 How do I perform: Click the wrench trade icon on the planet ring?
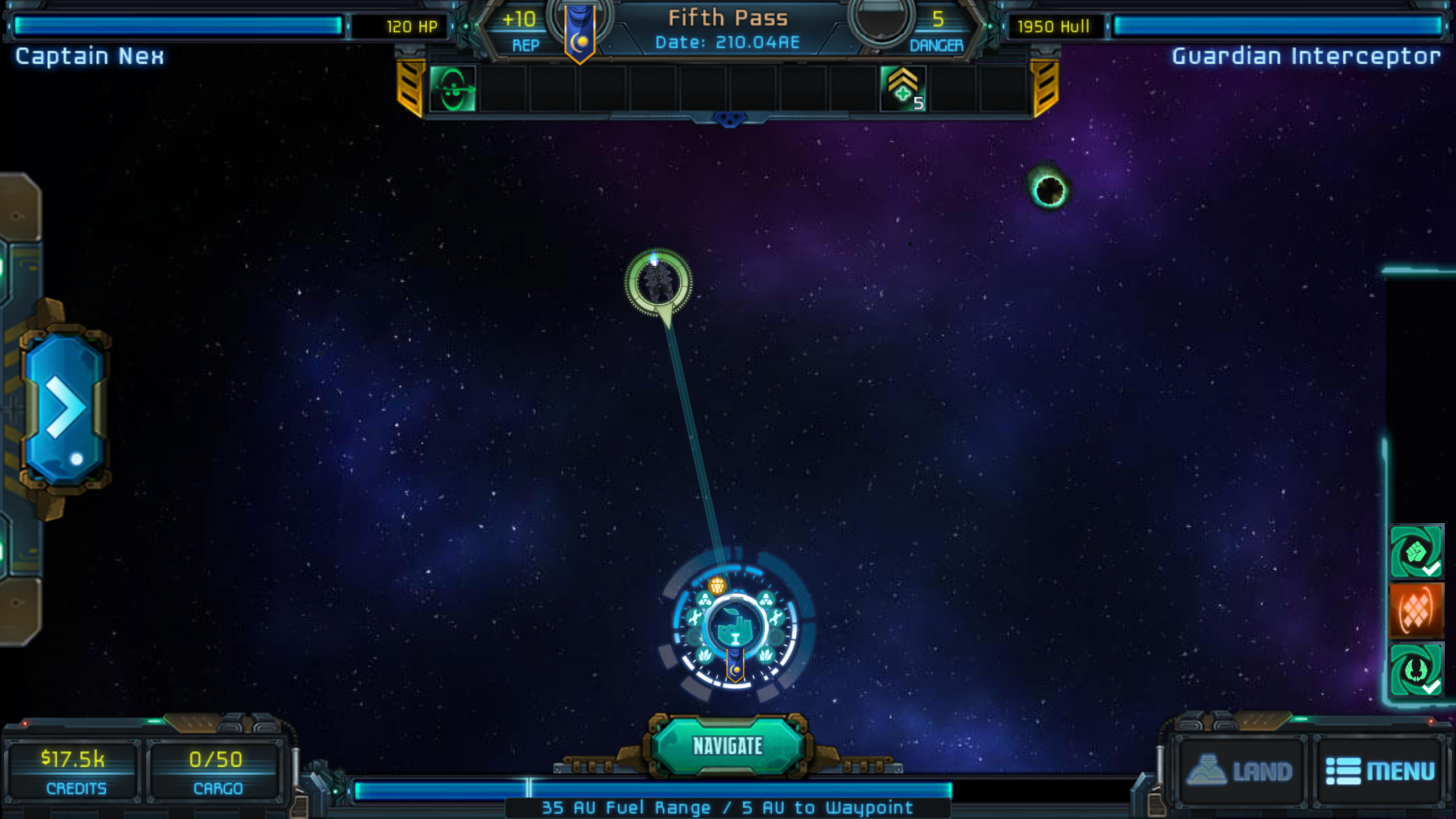(696, 617)
